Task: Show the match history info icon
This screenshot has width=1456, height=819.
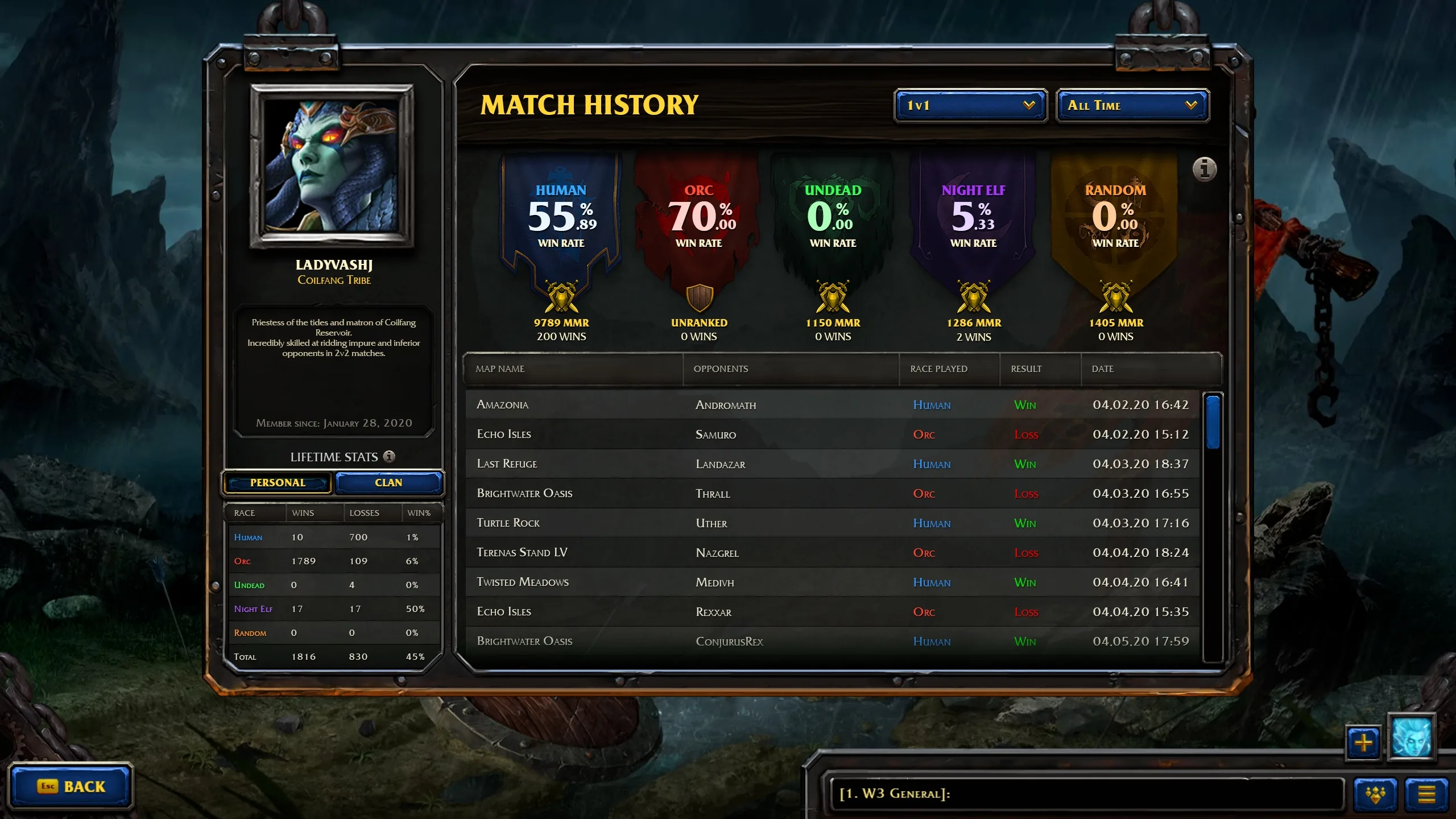Action: click(1204, 169)
